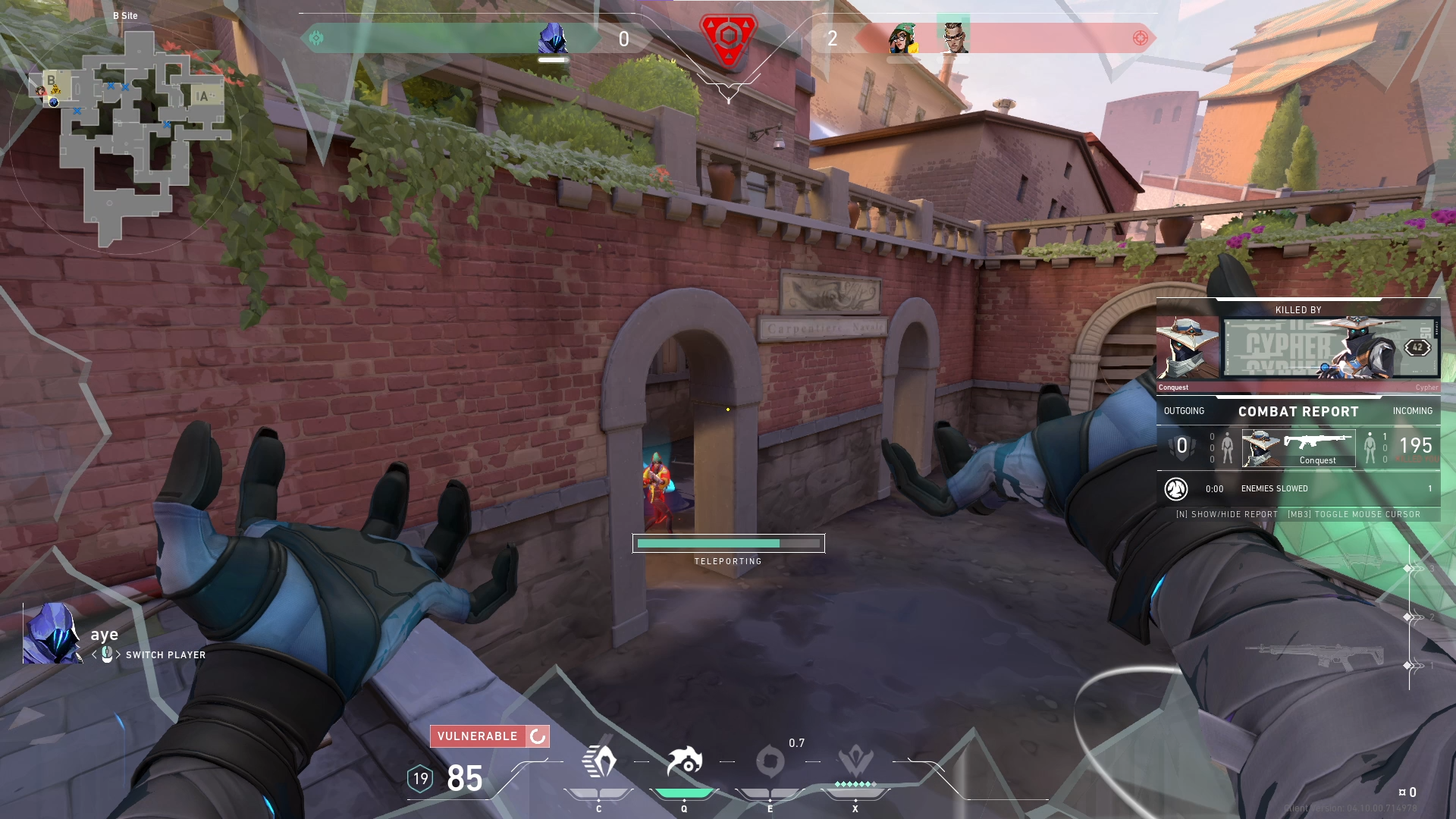Click the left arrow to switch player

pyautogui.click(x=94, y=654)
